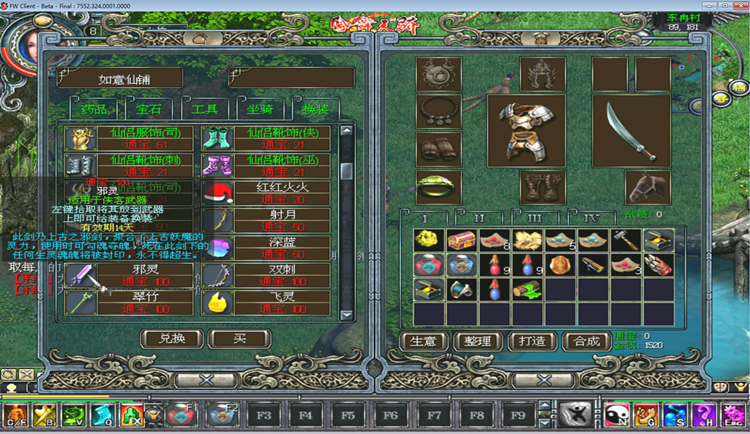Select the treasure chest inventory item

(461, 240)
